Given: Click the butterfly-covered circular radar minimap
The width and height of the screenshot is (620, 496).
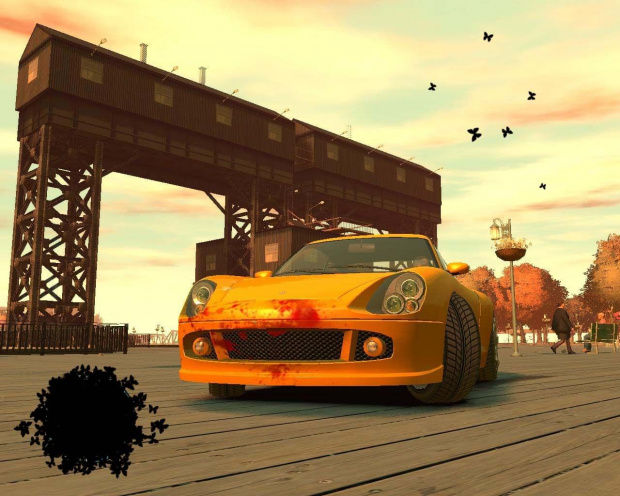Looking at the screenshot, I should [90, 419].
